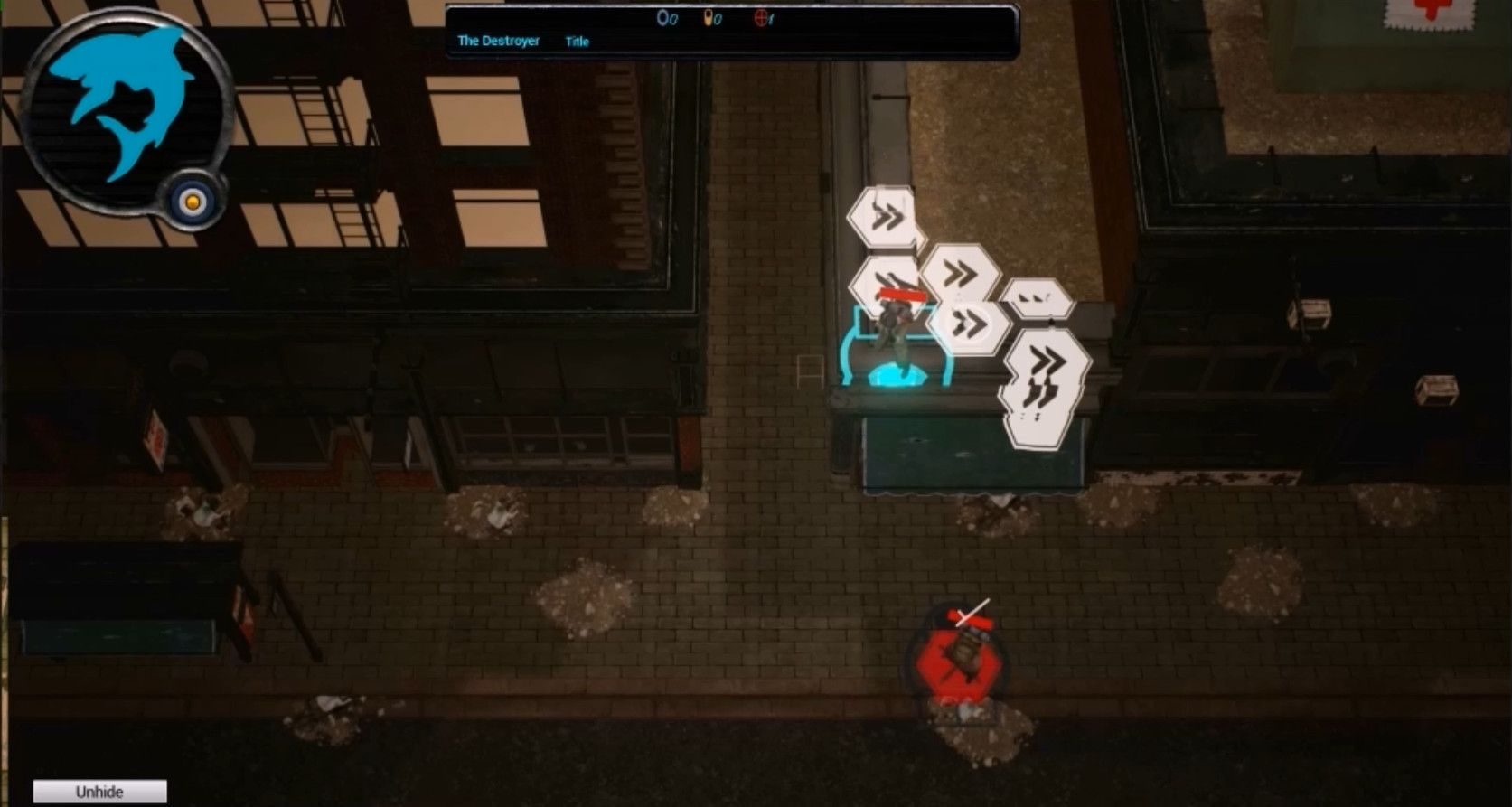
Task: Select The Destroyer name label
Action: [x=498, y=41]
